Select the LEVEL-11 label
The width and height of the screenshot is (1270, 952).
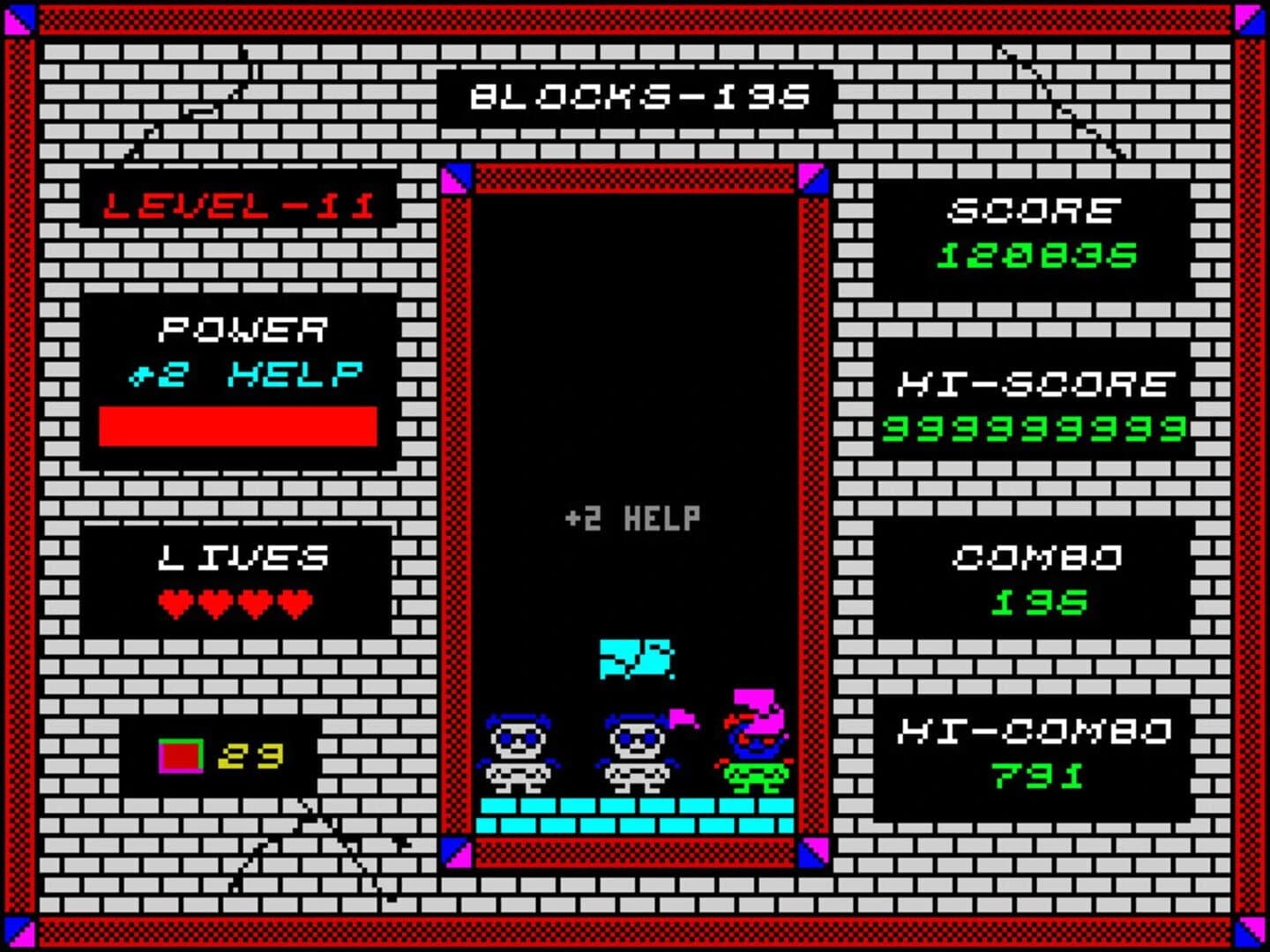[236, 205]
